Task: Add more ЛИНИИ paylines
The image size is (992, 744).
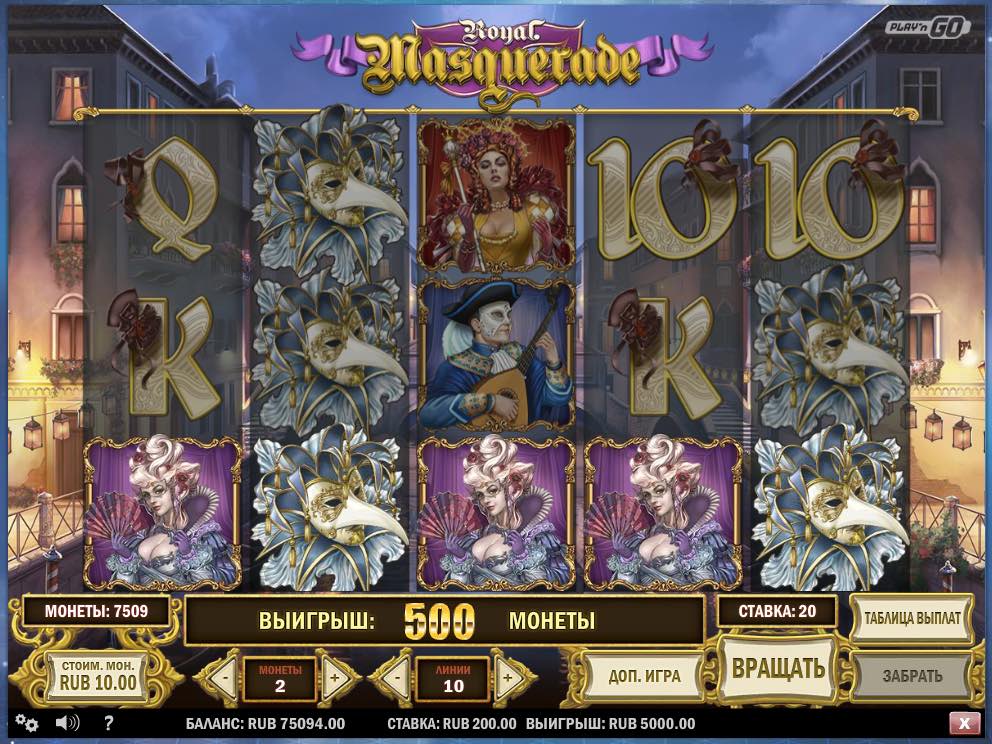Action: click(507, 677)
